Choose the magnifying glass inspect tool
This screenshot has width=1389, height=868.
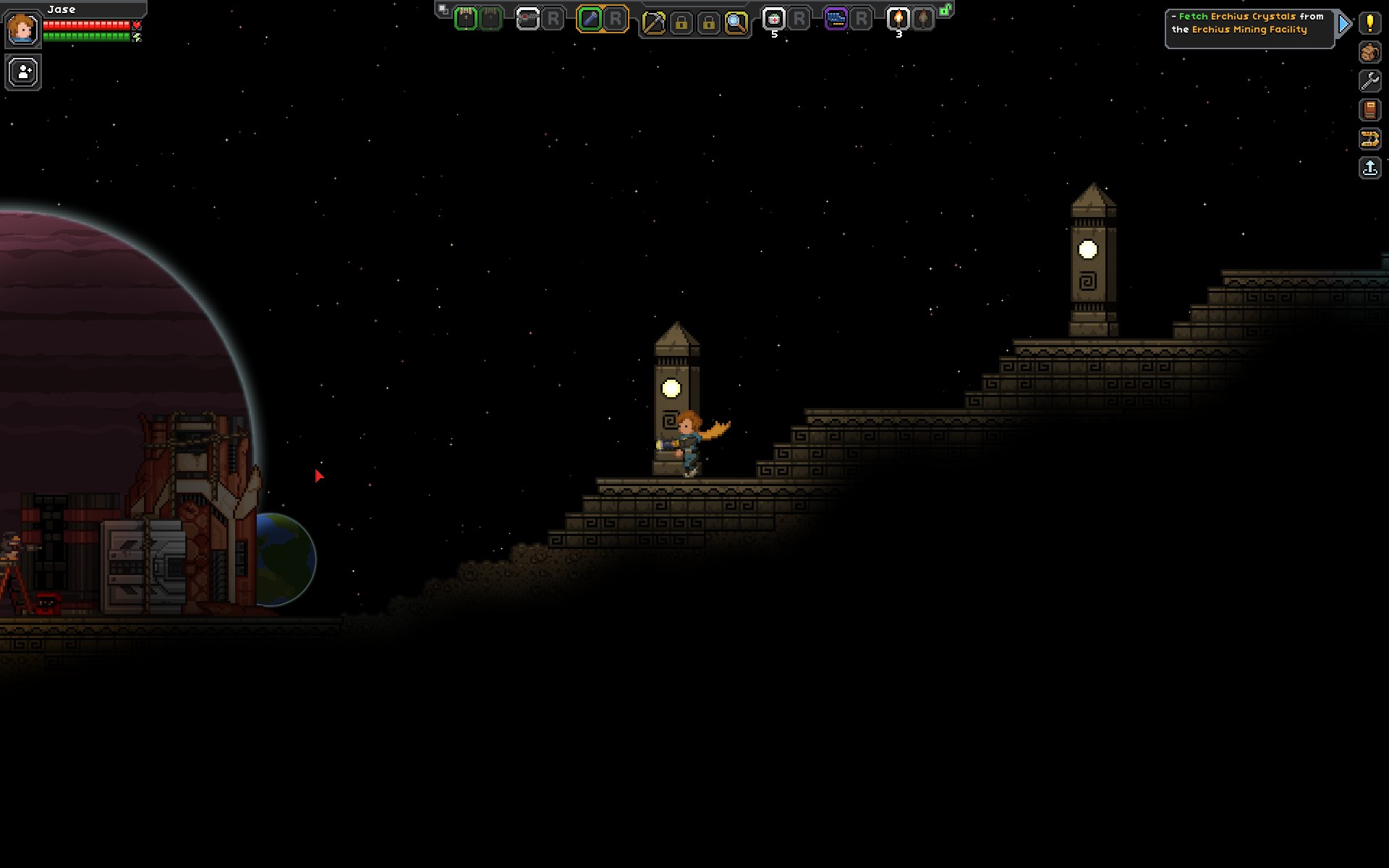pos(736,23)
